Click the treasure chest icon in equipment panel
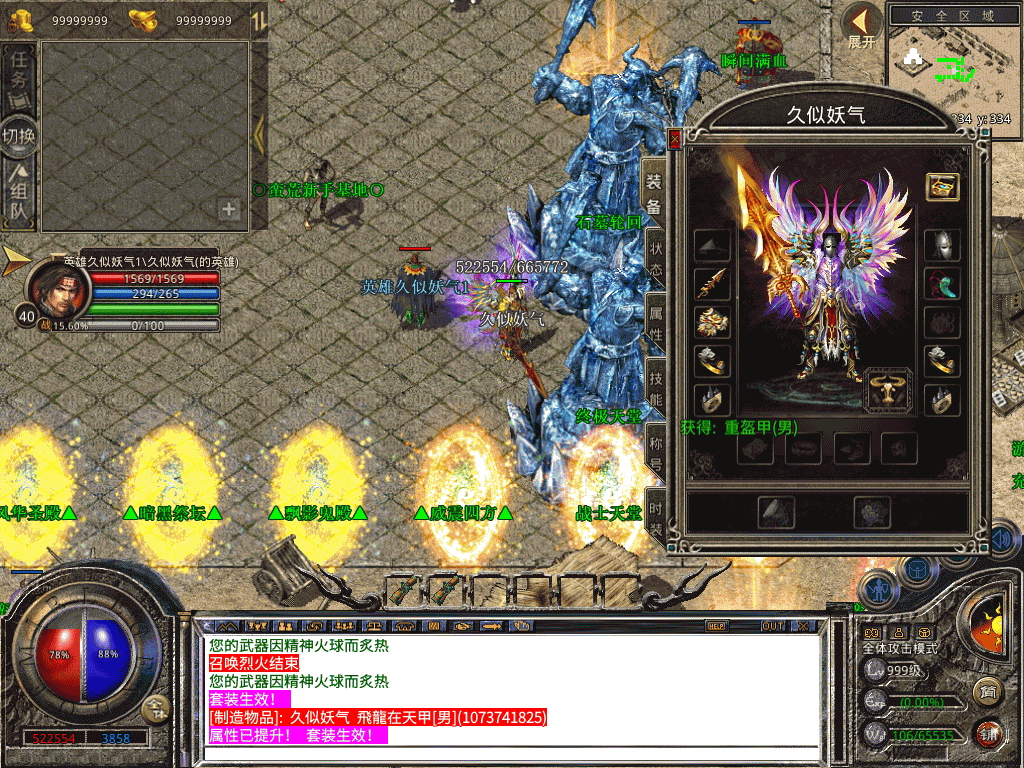This screenshot has width=1024, height=768. pos(942,187)
